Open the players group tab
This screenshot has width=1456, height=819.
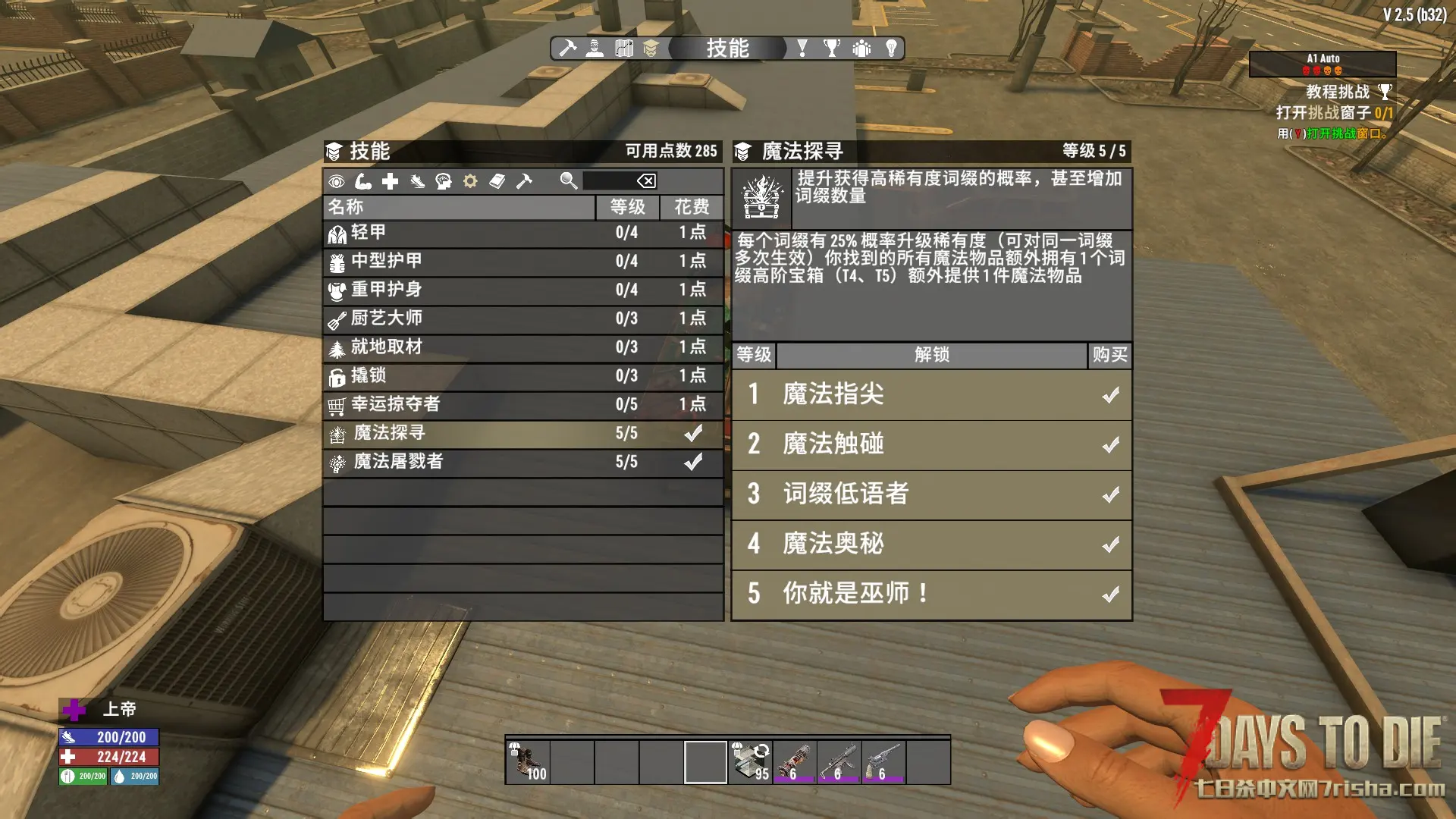pos(861,49)
